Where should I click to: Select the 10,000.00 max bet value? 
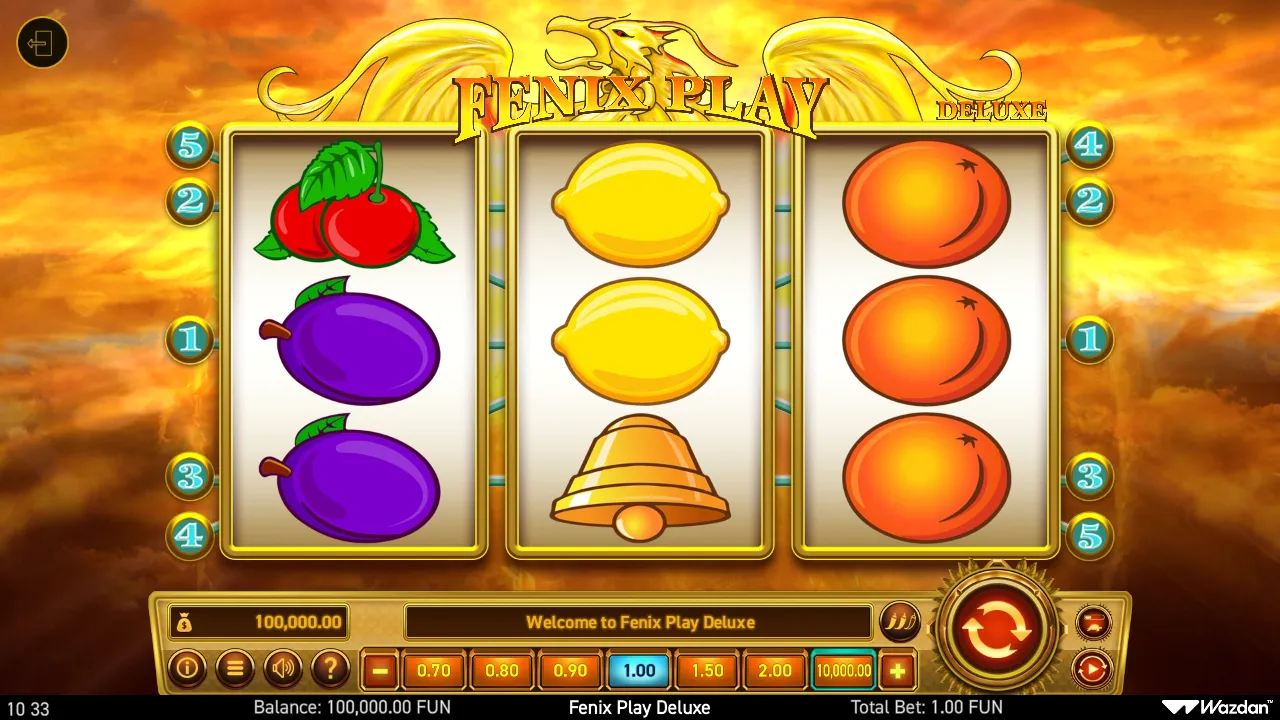pos(843,670)
